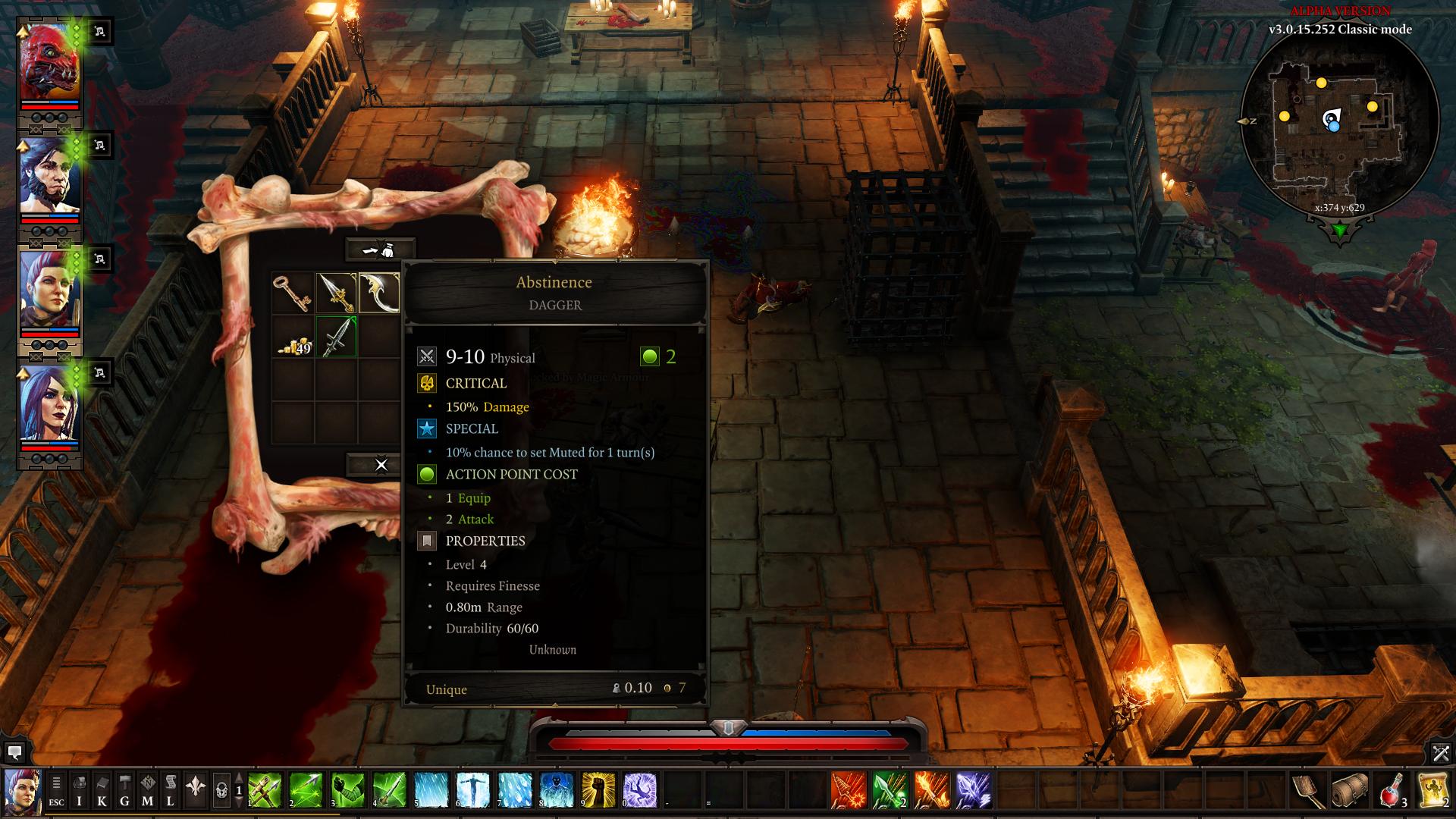Collect the 49 gold coins

[x=293, y=337]
